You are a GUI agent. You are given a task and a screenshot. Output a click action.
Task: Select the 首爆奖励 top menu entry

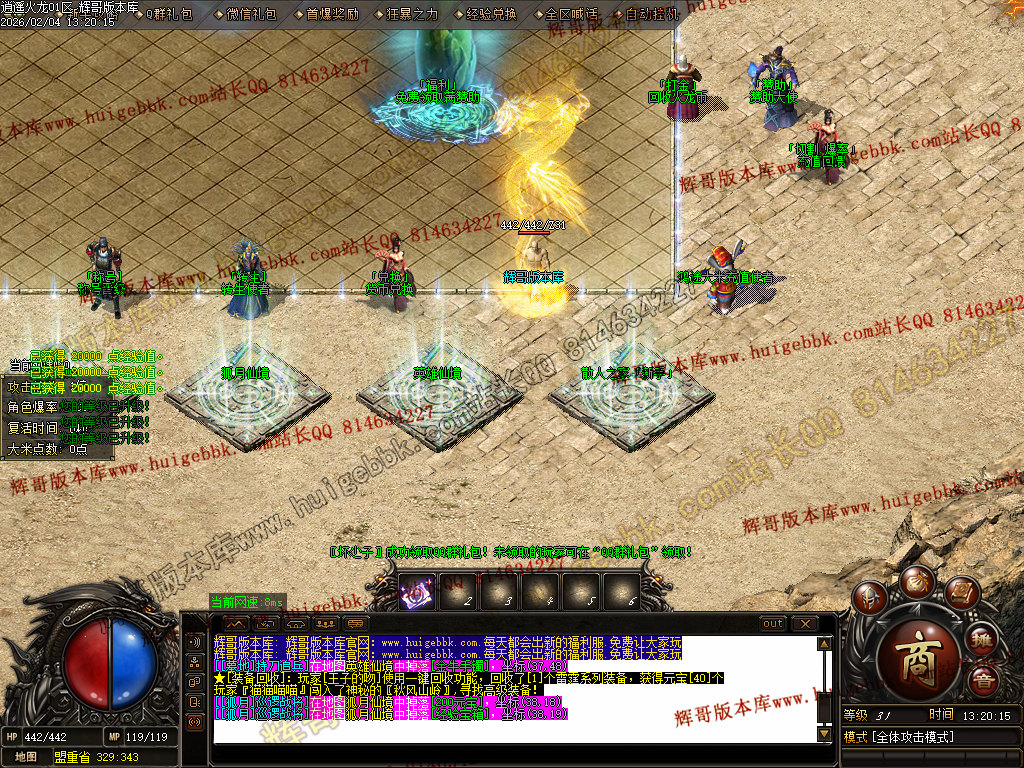[332, 14]
